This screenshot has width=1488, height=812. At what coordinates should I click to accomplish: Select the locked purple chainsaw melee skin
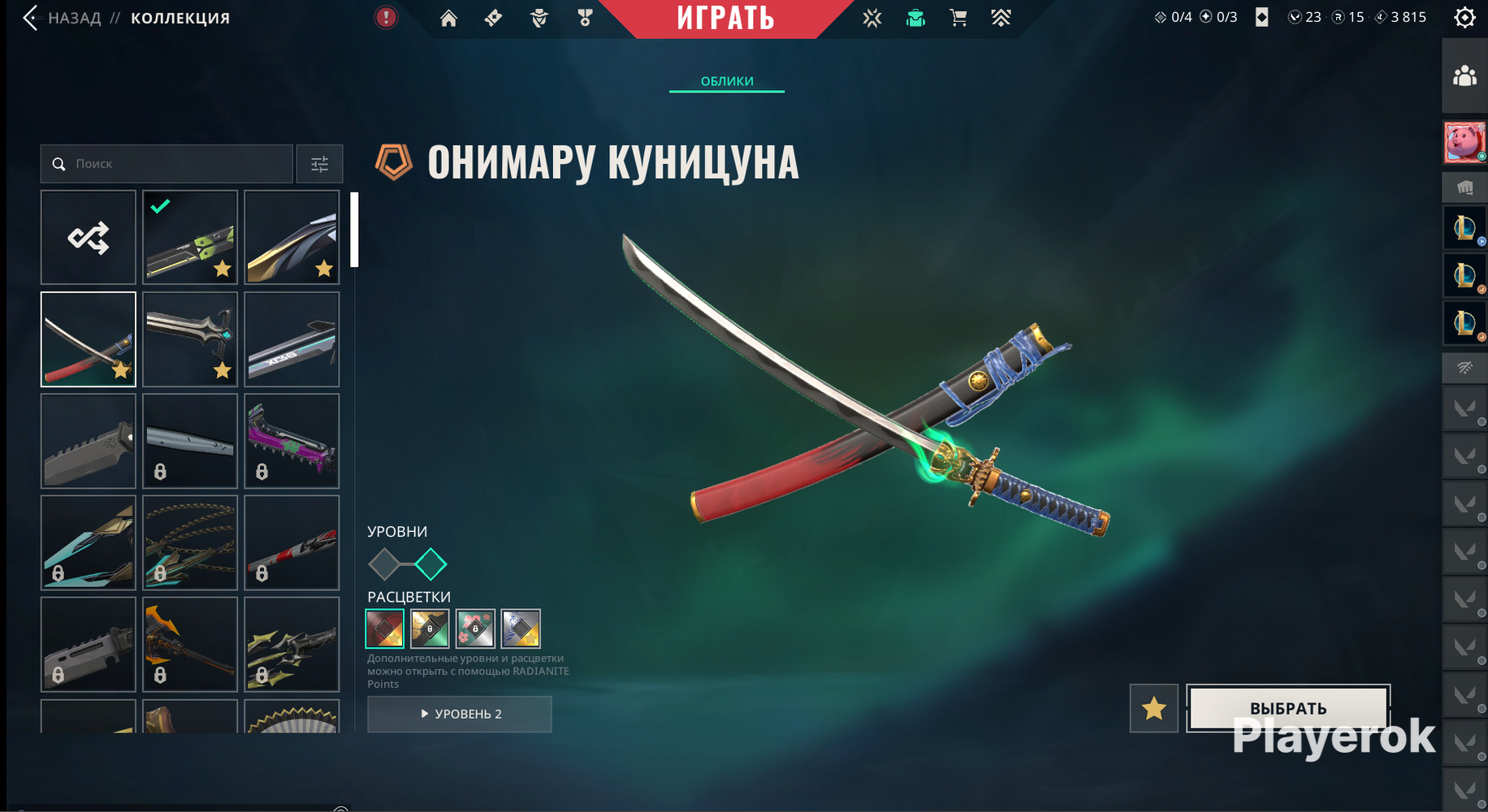[292, 441]
